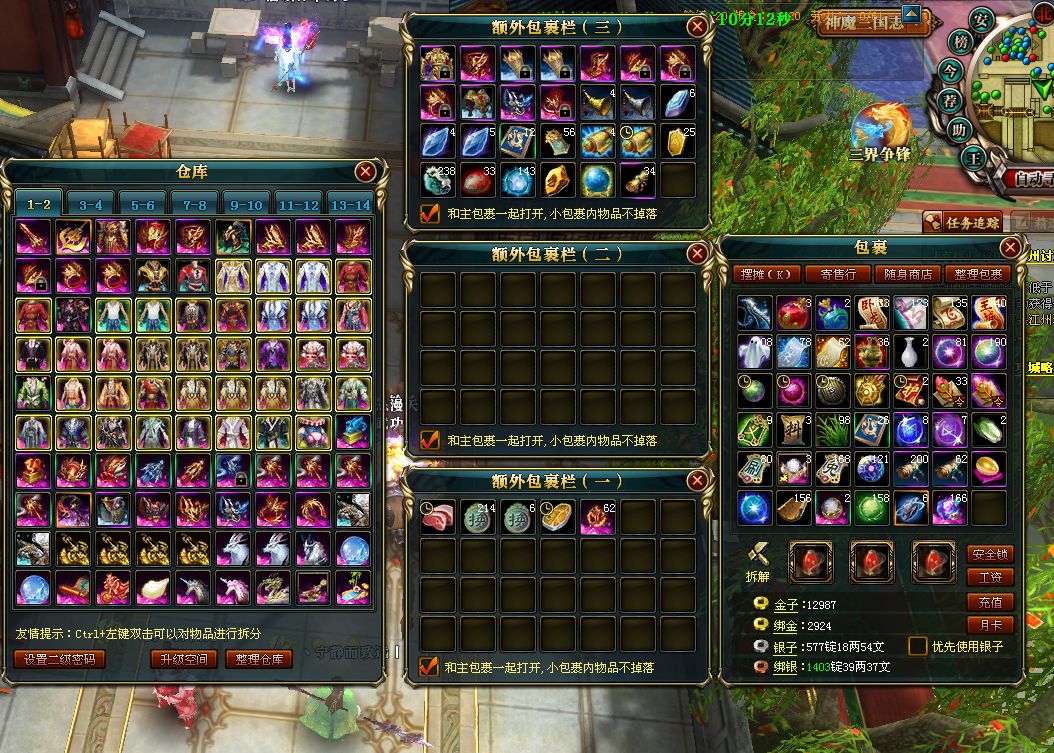
Task: Close the 包裹 inventory window
Action: 1011,247
